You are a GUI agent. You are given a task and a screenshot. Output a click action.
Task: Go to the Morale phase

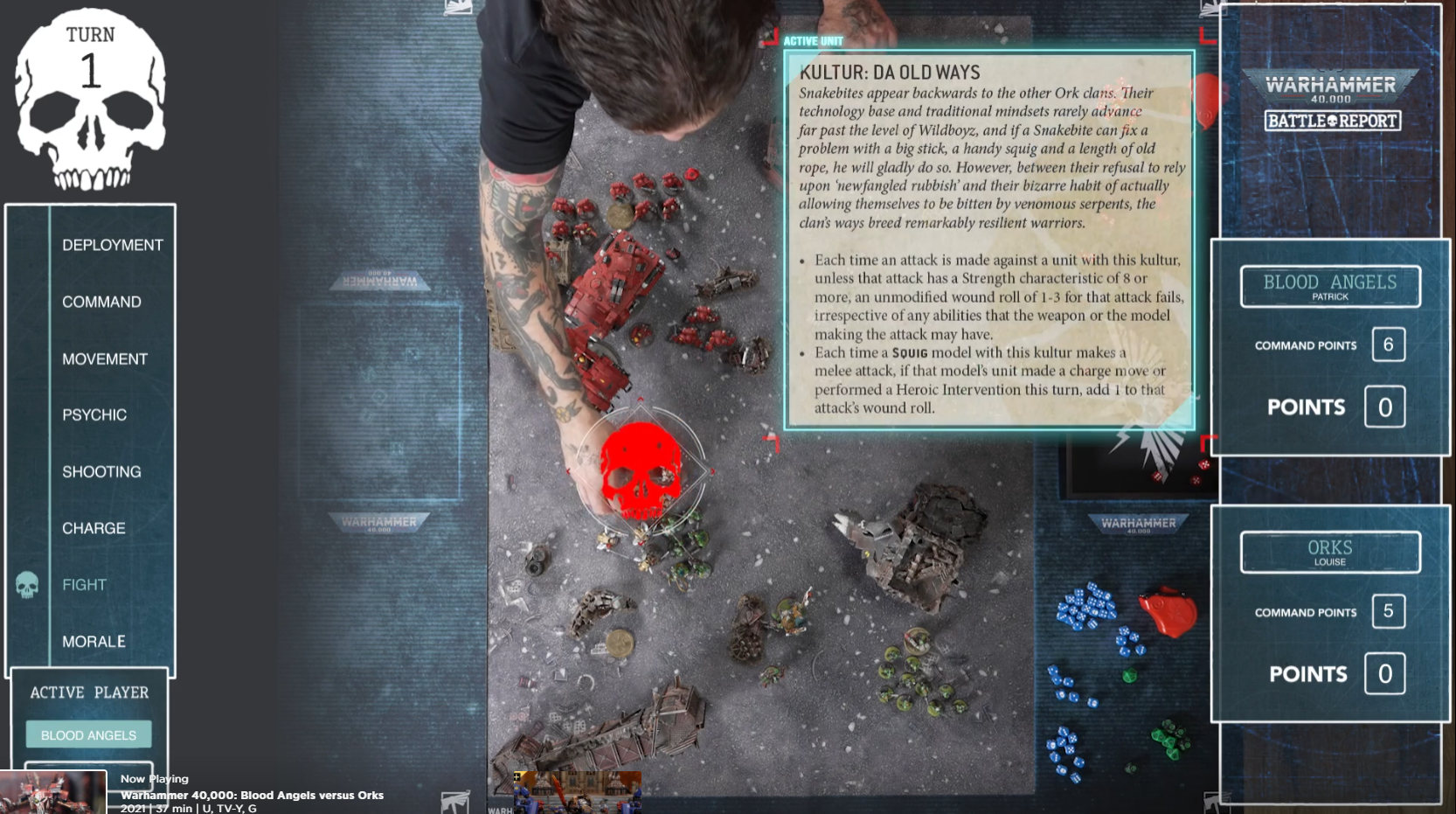pos(94,641)
